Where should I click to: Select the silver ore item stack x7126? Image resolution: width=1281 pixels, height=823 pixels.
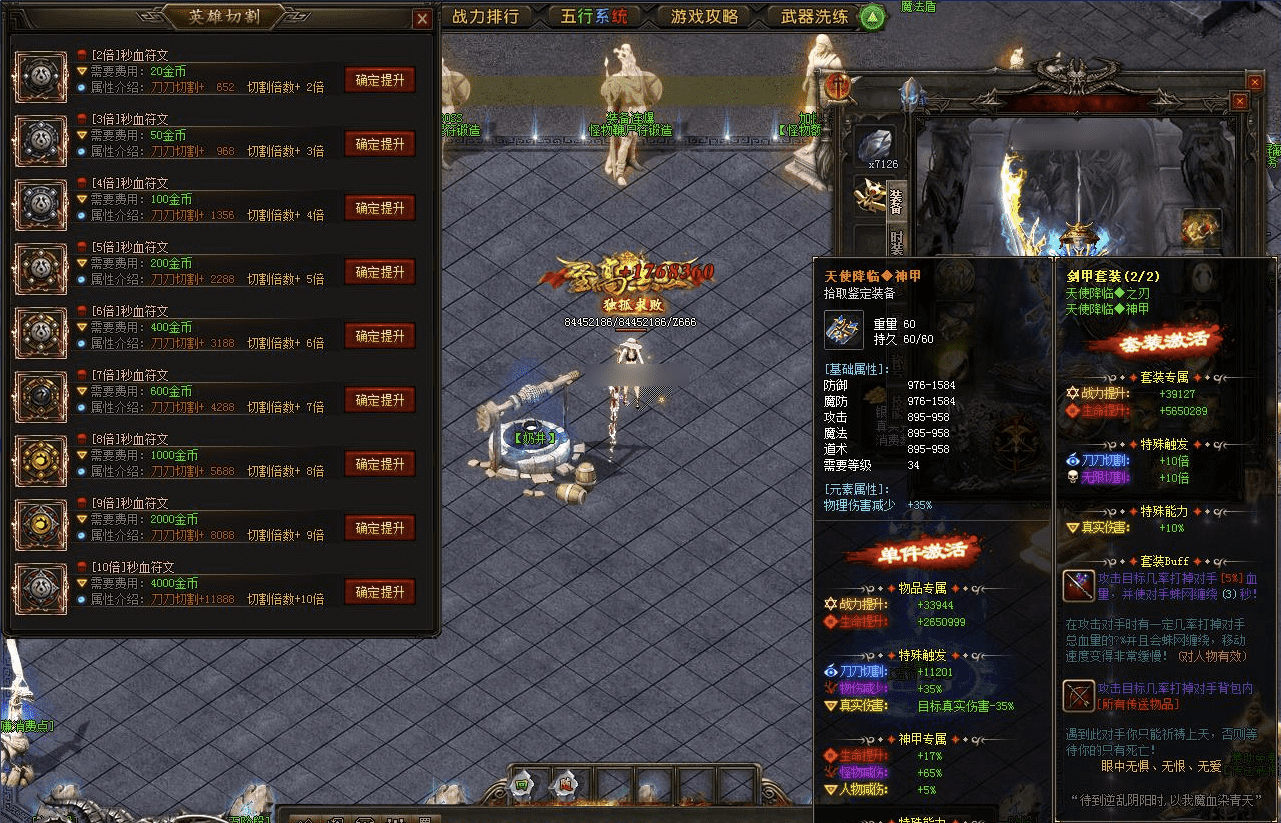[881, 146]
